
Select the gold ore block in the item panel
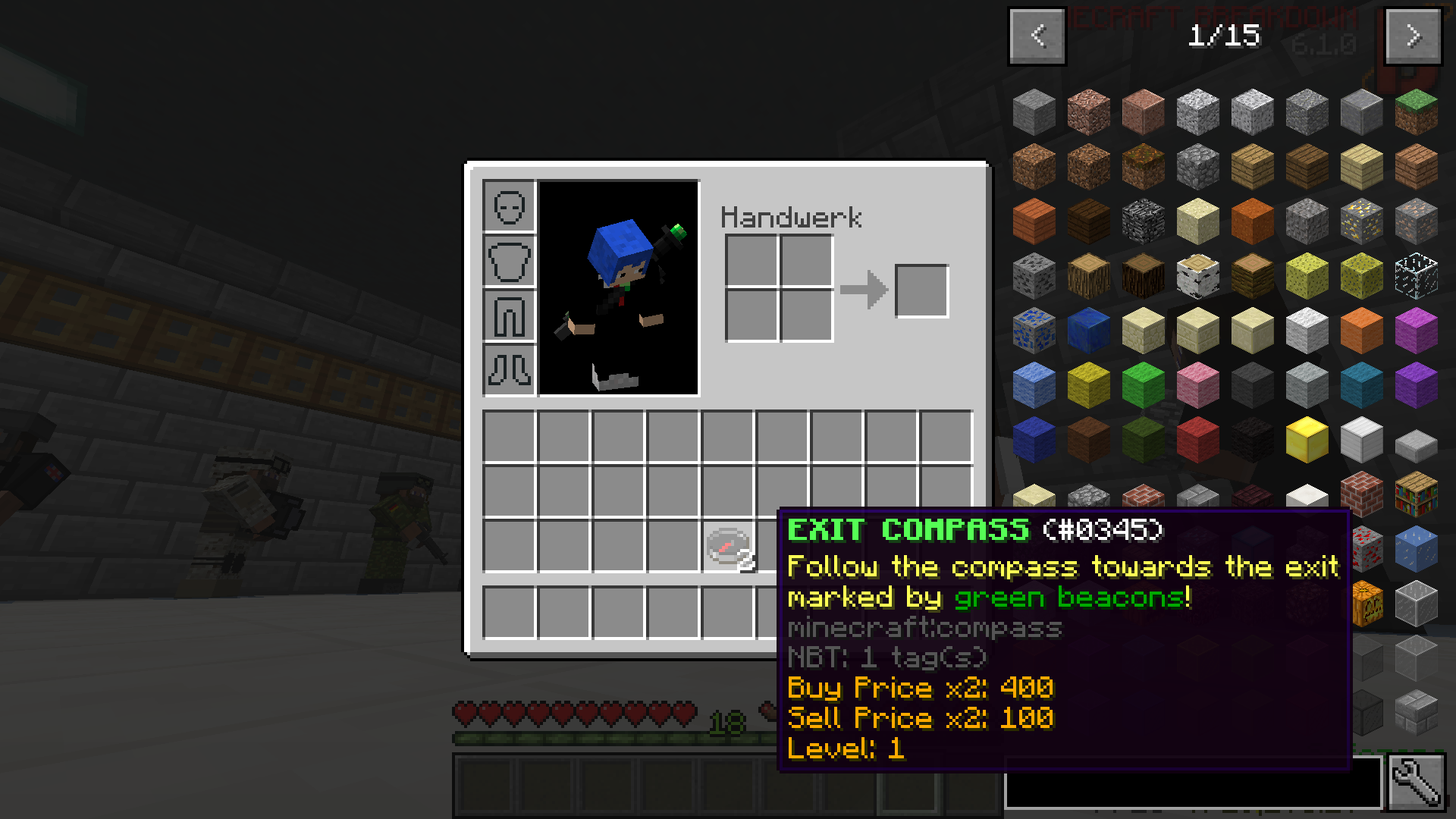point(1360,220)
